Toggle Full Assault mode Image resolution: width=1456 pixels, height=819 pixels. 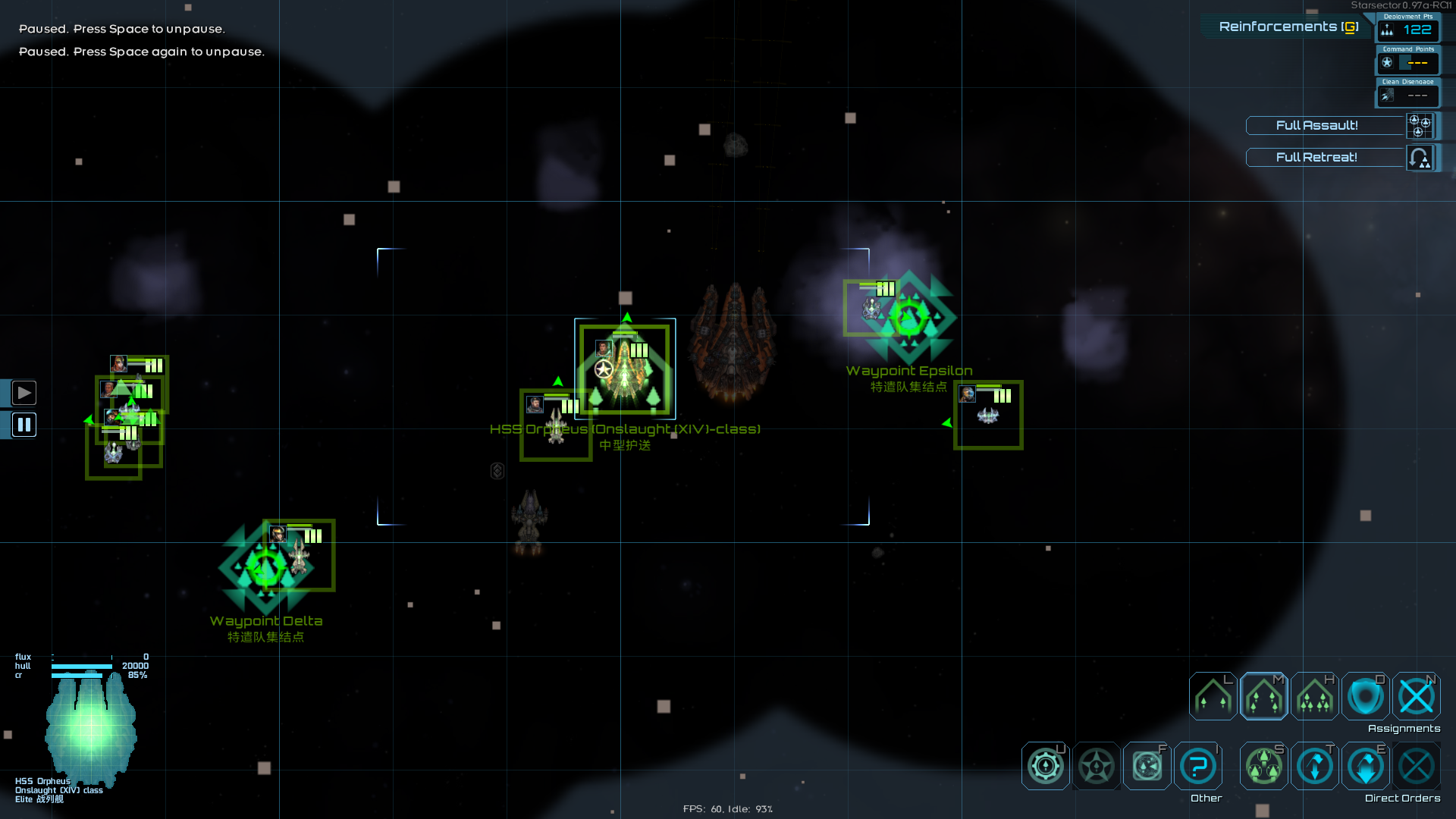point(1318,125)
